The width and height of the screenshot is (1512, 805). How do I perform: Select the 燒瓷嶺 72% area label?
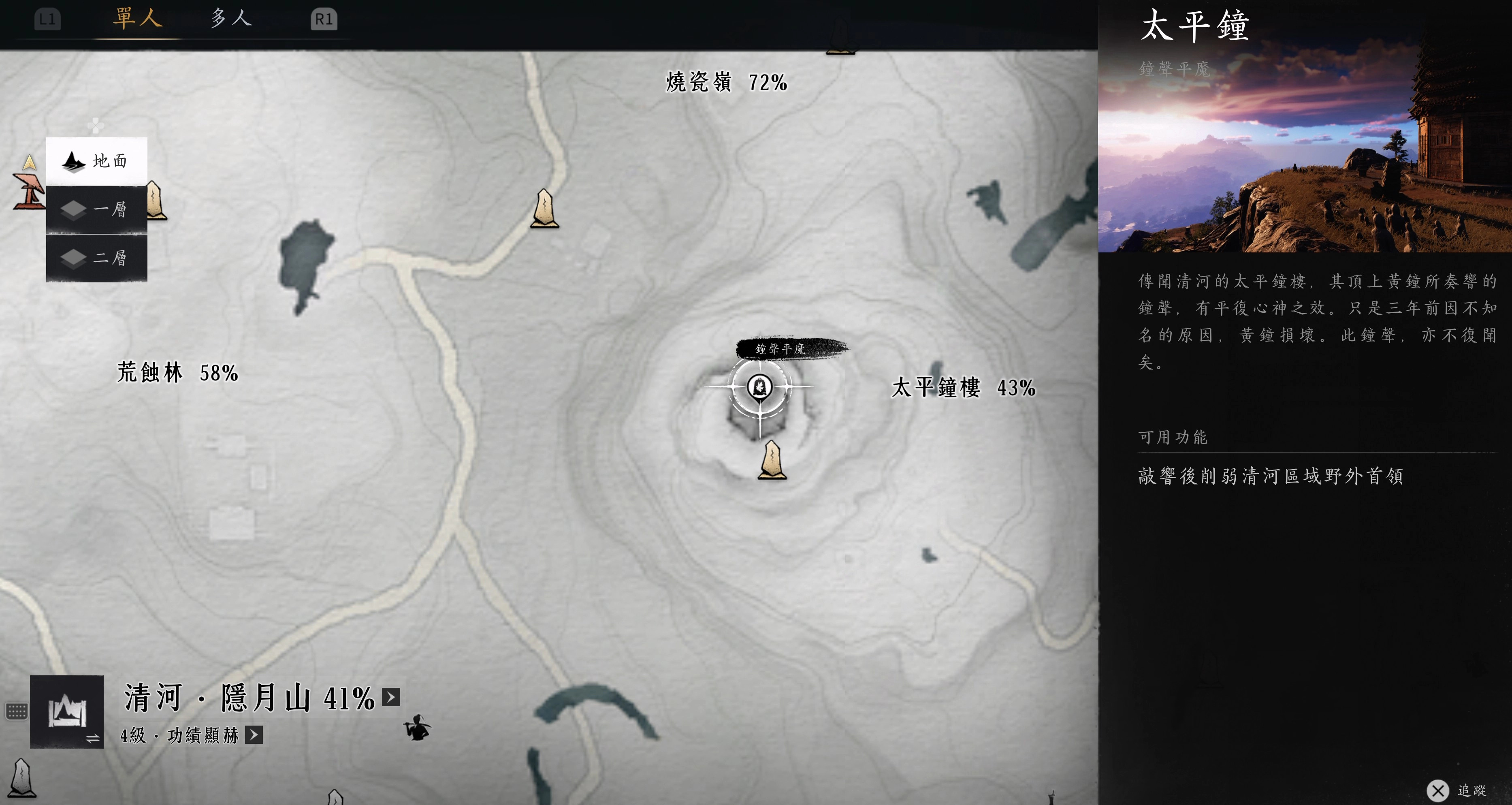coord(726,82)
